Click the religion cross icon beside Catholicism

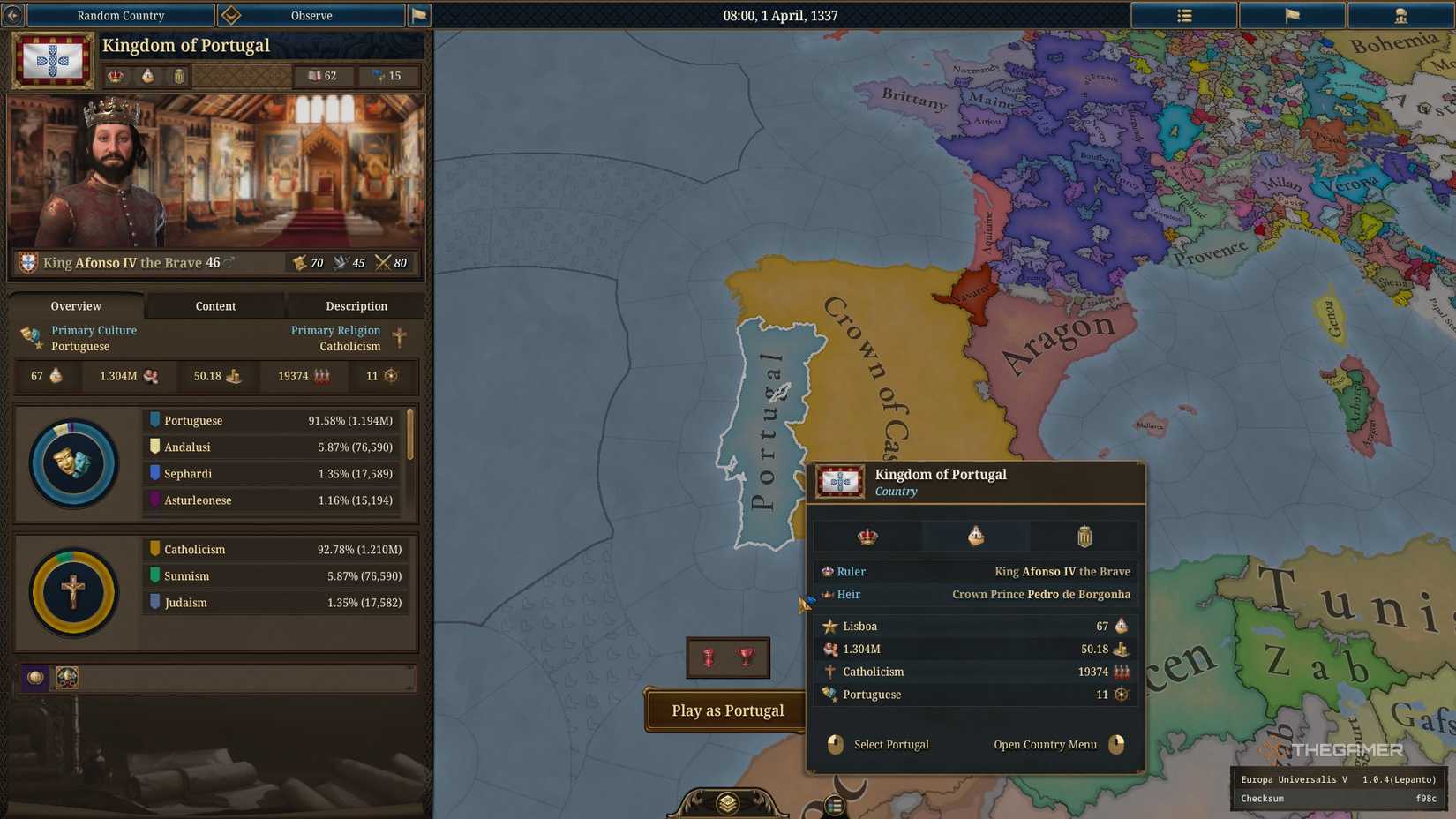tap(829, 672)
